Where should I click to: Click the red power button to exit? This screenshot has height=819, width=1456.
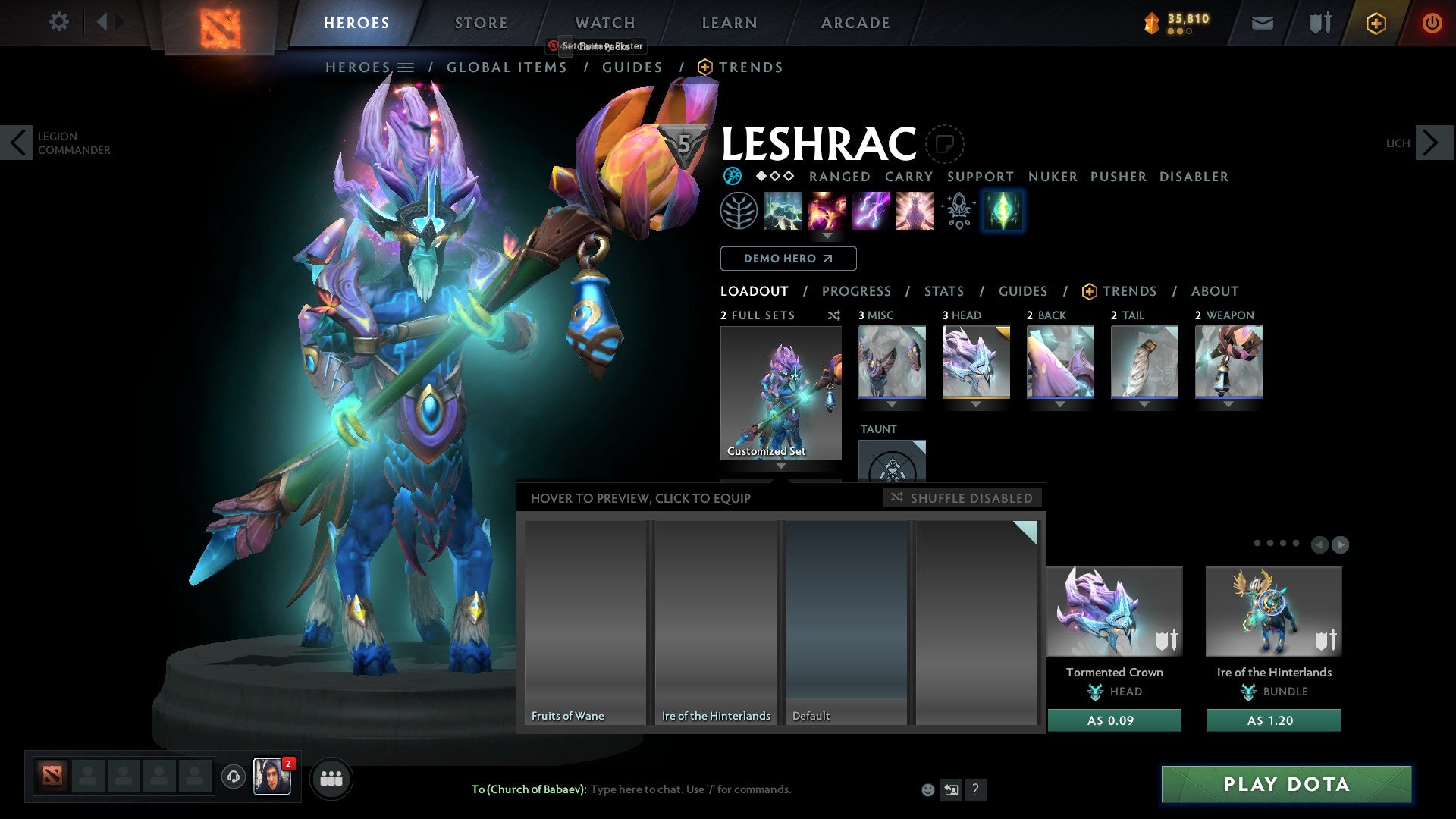click(1432, 23)
